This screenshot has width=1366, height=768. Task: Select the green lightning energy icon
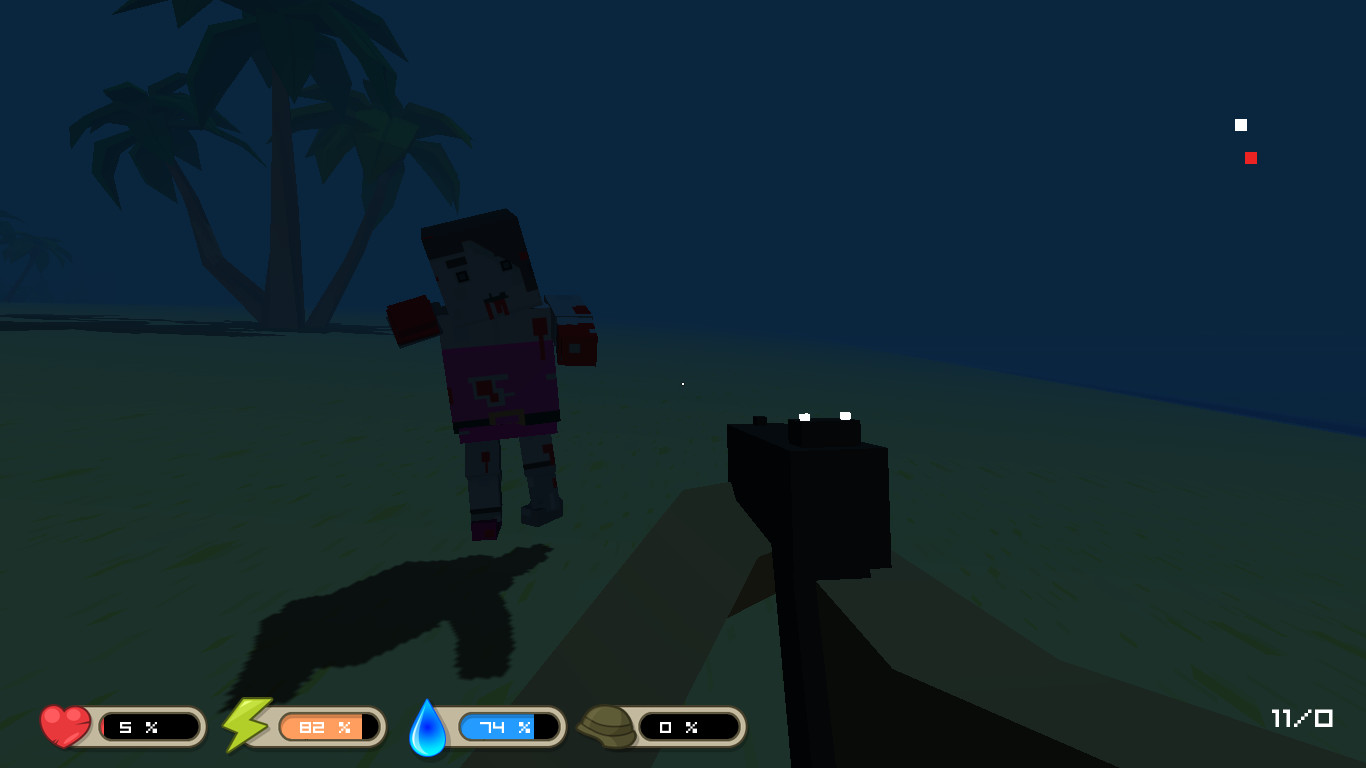pos(245,724)
